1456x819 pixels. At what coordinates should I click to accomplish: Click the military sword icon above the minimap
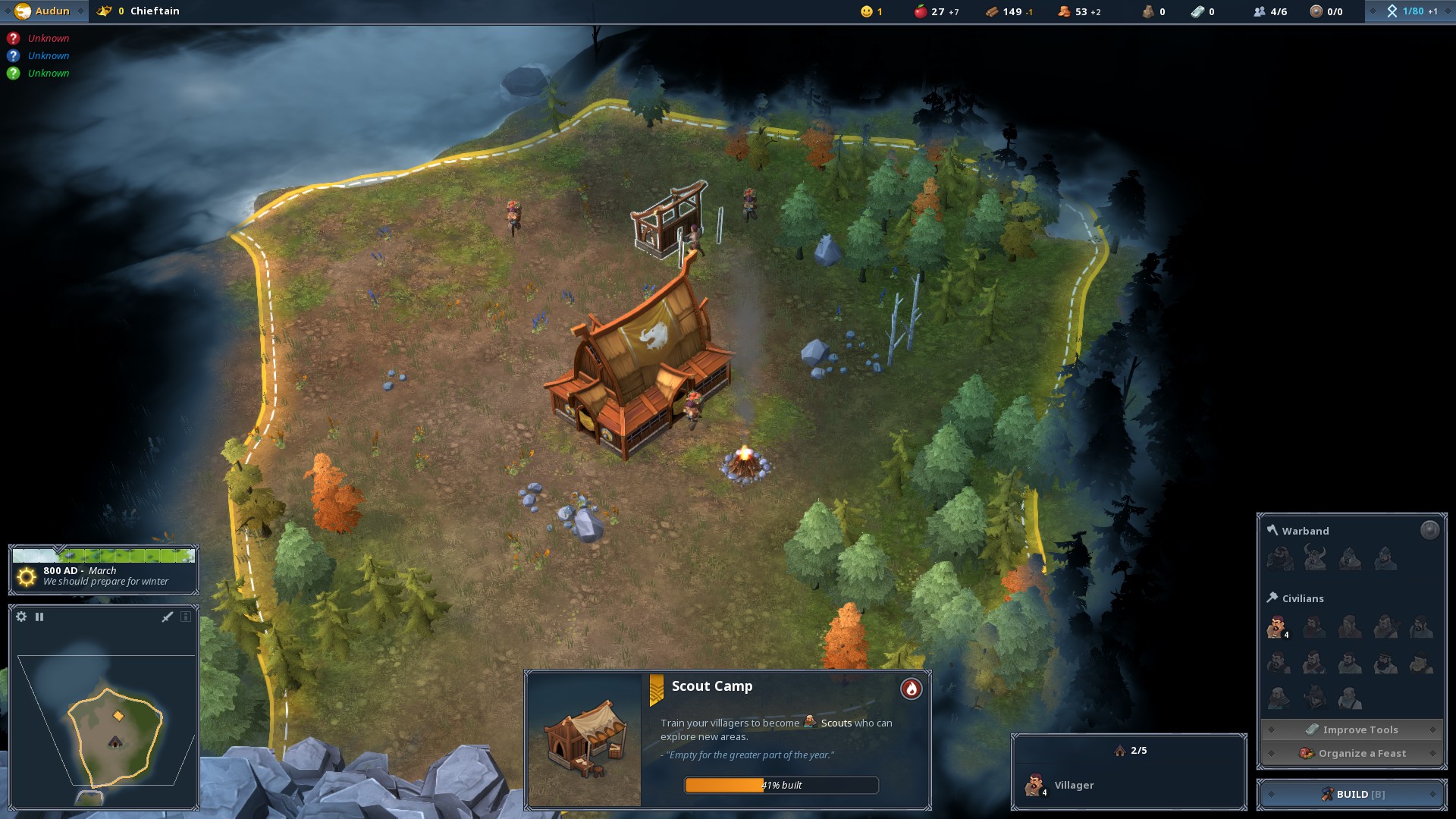click(x=166, y=617)
